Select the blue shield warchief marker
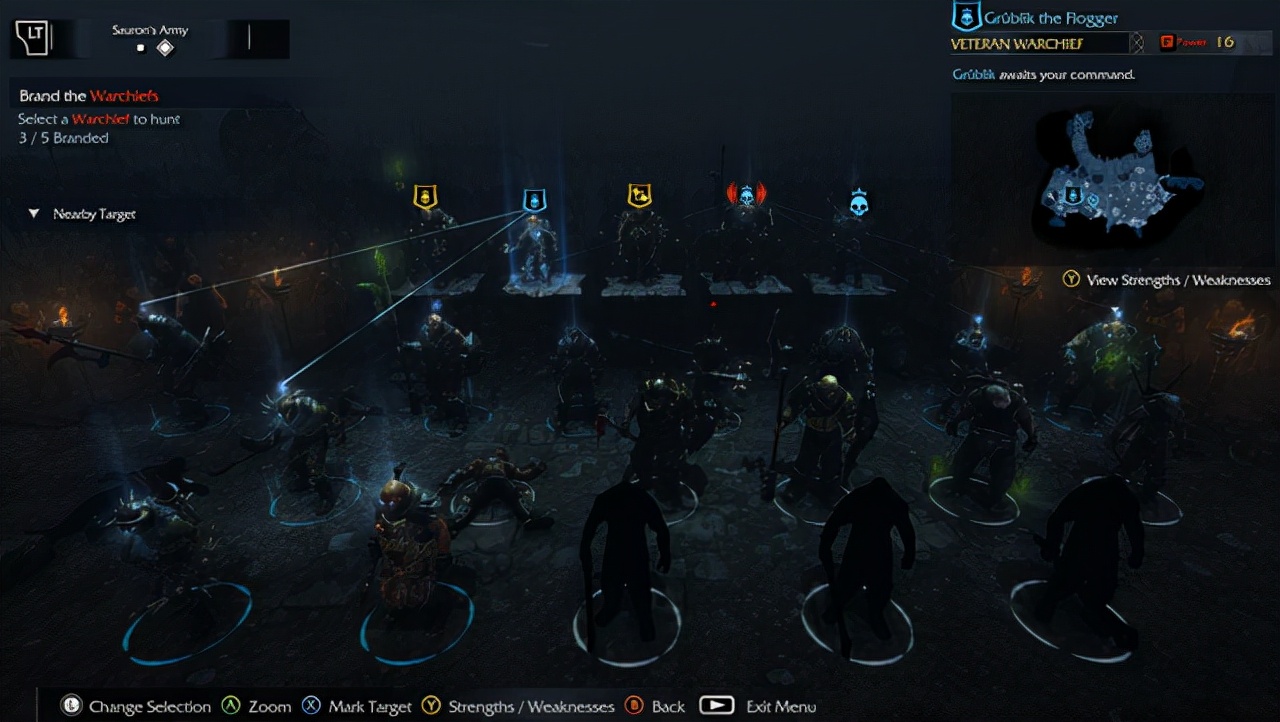The height and width of the screenshot is (722, 1280). [535, 200]
